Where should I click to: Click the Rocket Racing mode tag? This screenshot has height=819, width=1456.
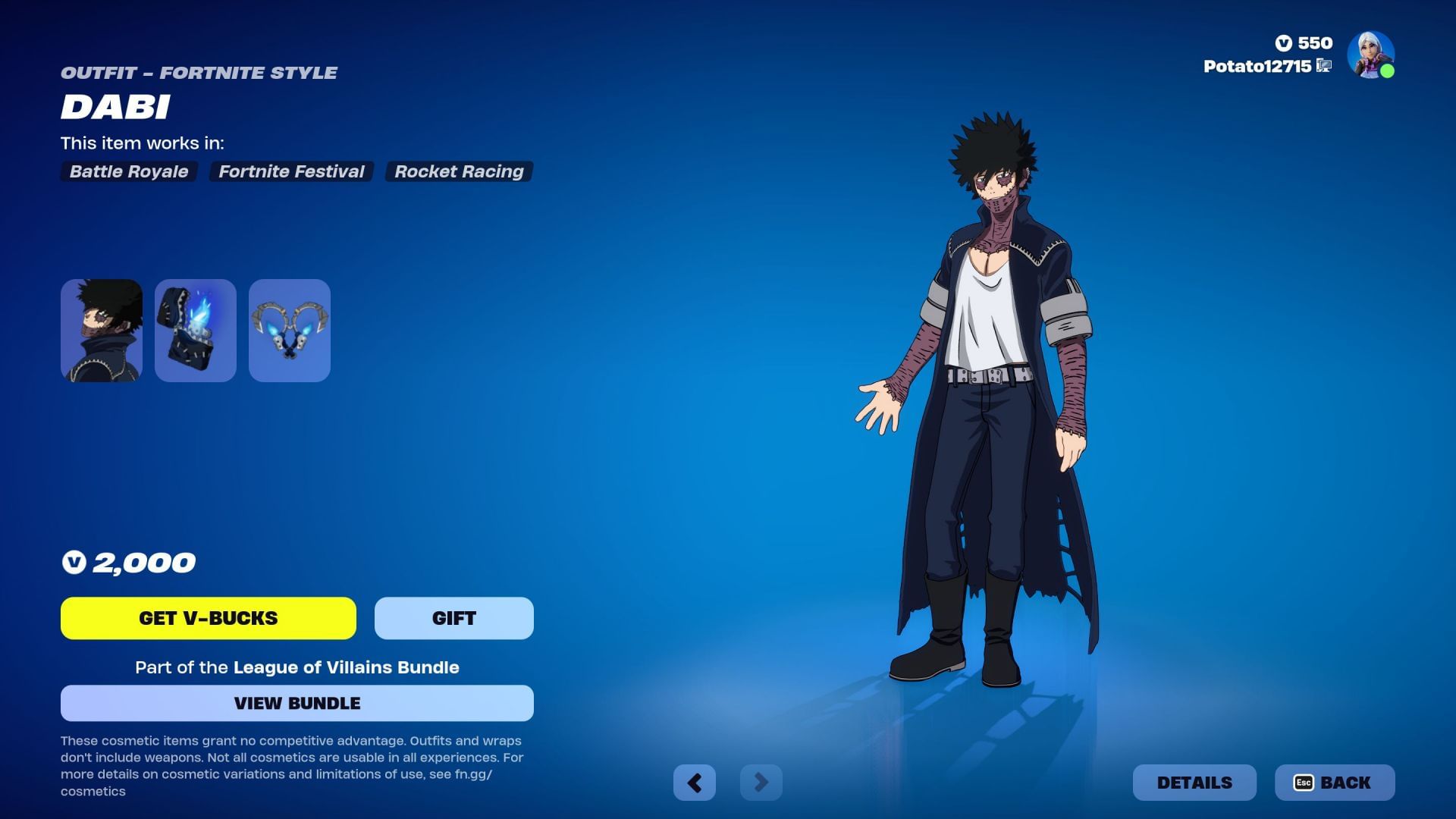tap(458, 171)
